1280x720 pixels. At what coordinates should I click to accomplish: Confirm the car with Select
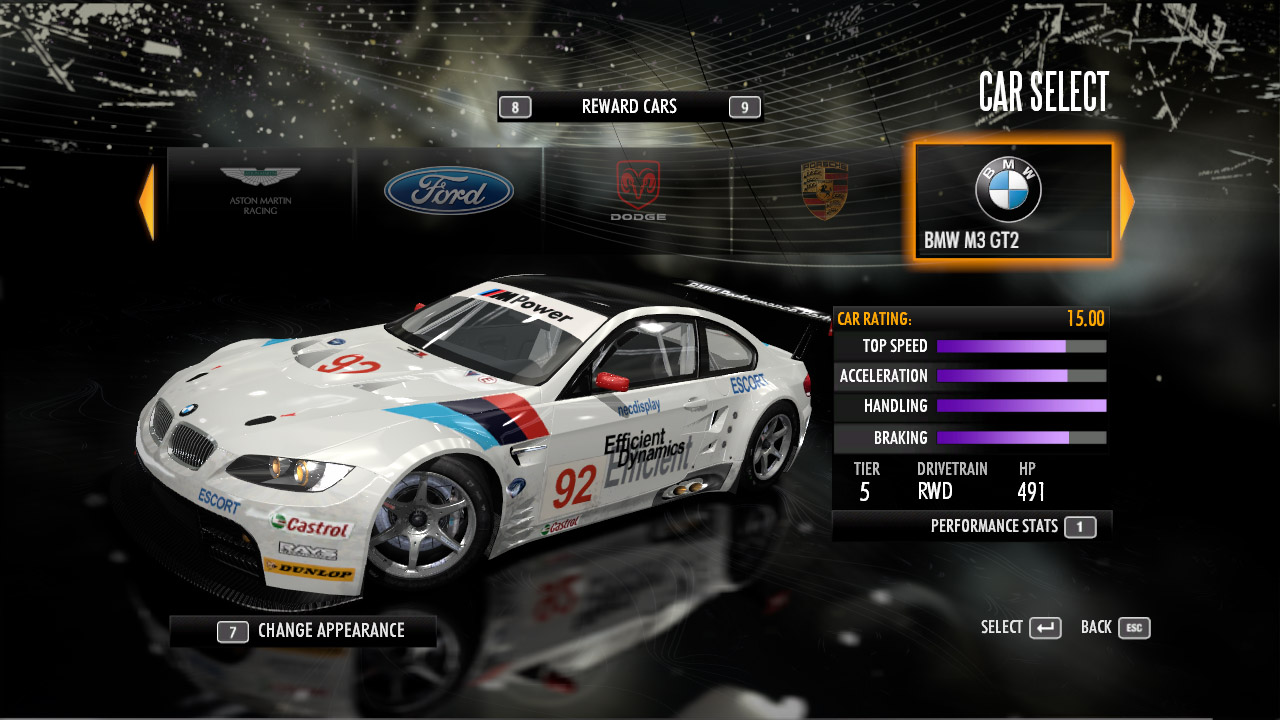pos(1021,628)
